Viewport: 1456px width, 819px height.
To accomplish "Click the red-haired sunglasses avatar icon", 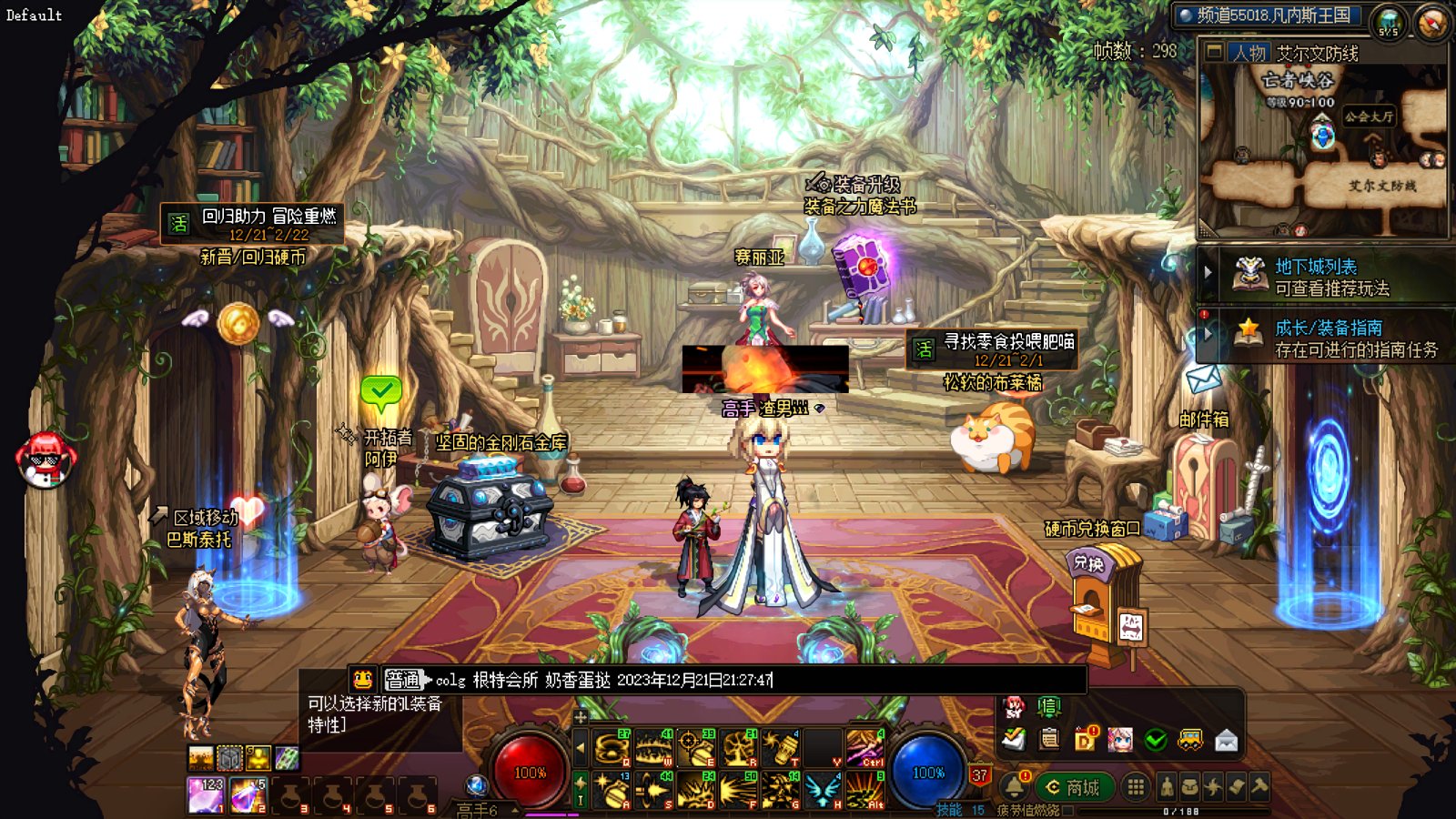I will pyautogui.click(x=45, y=459).
